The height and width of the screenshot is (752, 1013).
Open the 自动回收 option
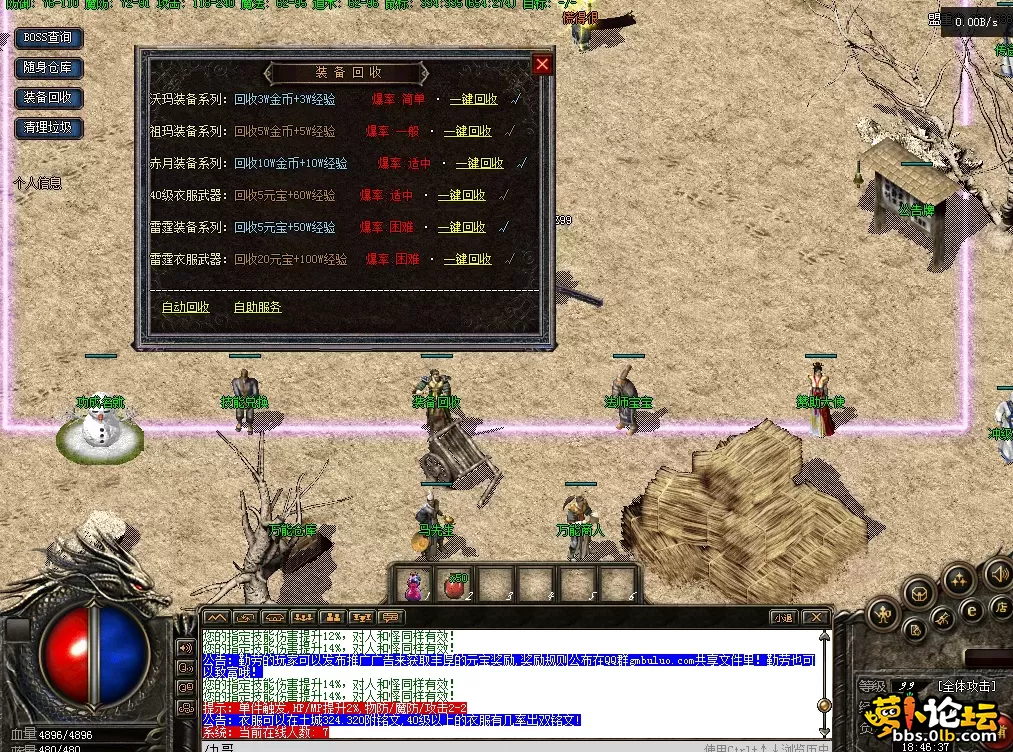(185, 307)
